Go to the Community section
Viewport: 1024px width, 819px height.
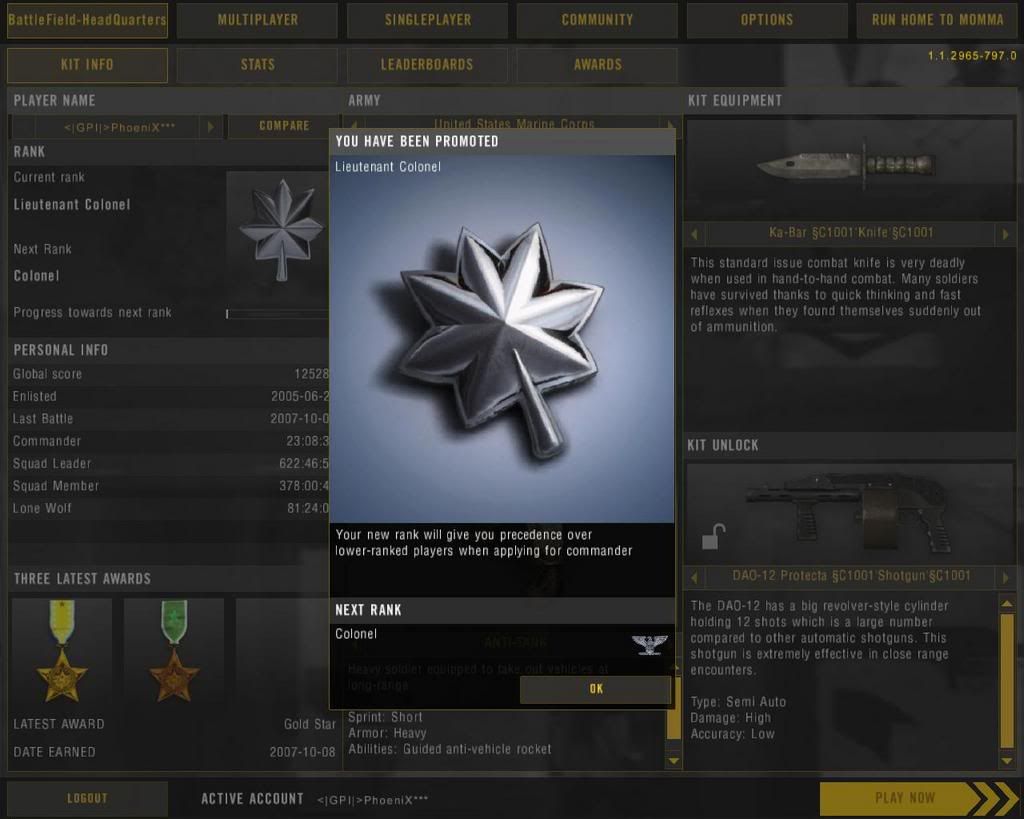(x=597, y=20)
